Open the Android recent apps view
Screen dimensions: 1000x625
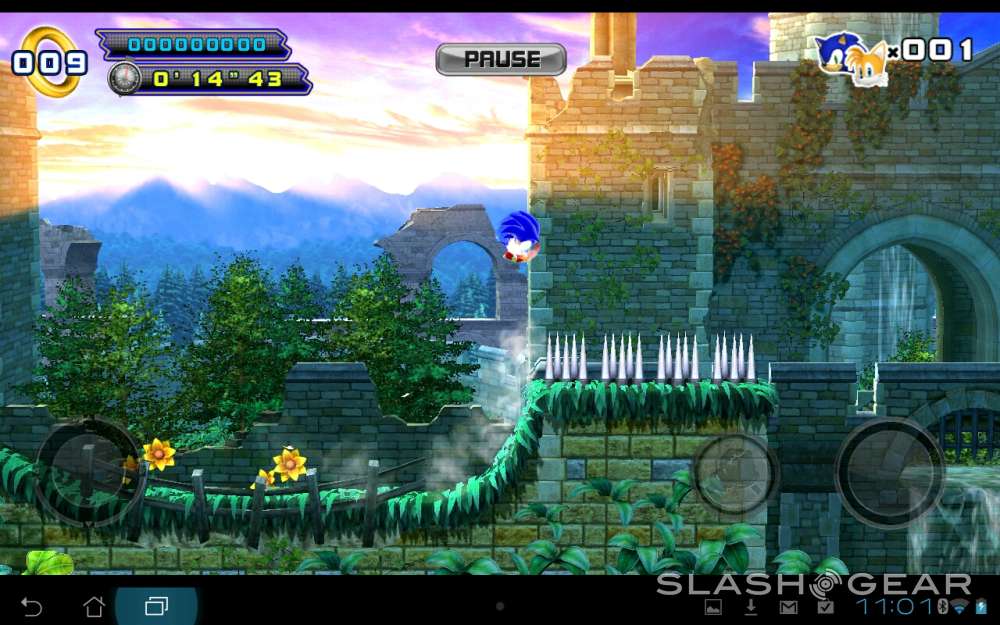(x=157, y=606)
